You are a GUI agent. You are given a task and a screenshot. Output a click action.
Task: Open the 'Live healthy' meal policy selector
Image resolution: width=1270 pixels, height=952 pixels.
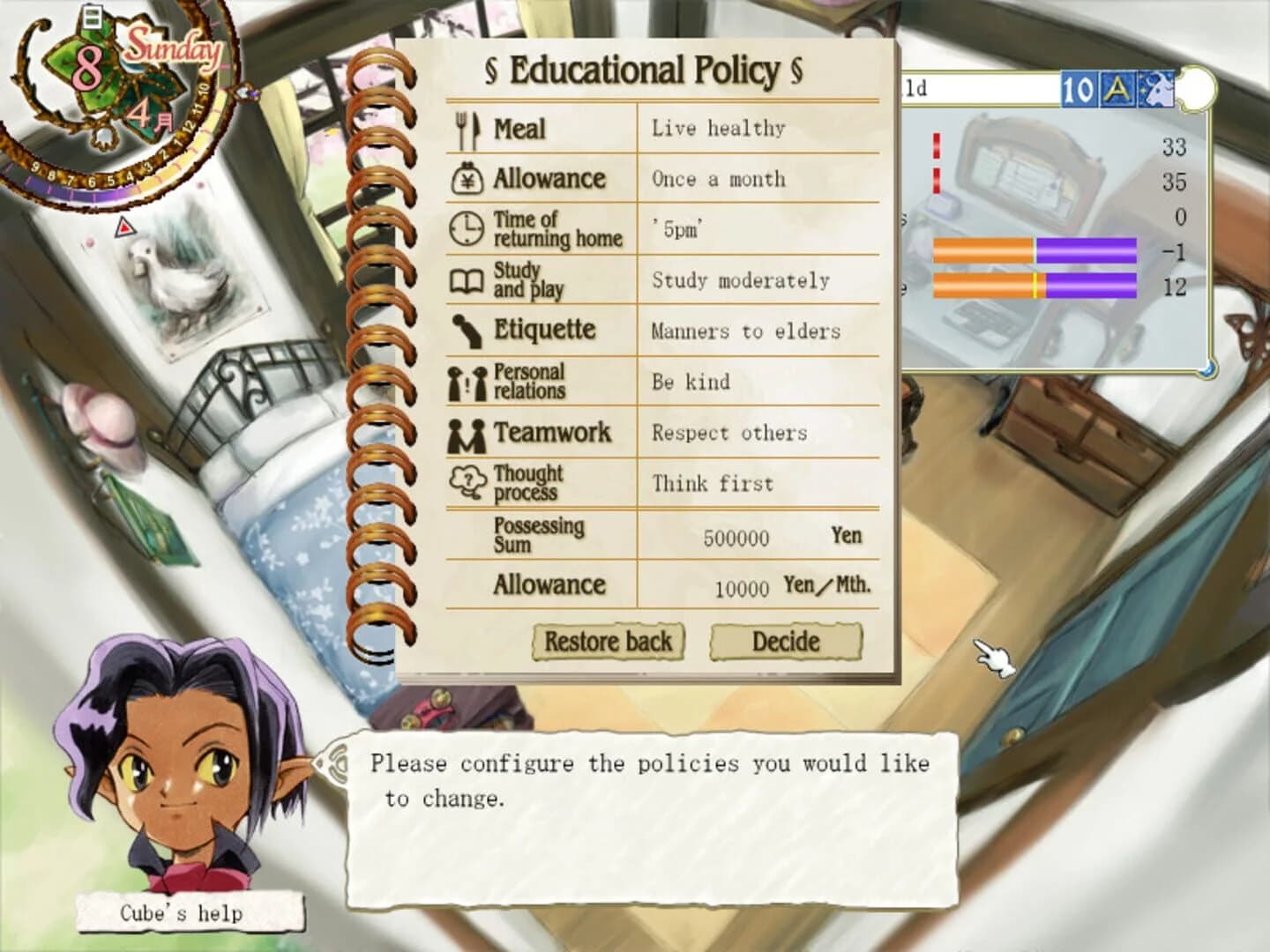pyautogui.click(x=717, y=128)
